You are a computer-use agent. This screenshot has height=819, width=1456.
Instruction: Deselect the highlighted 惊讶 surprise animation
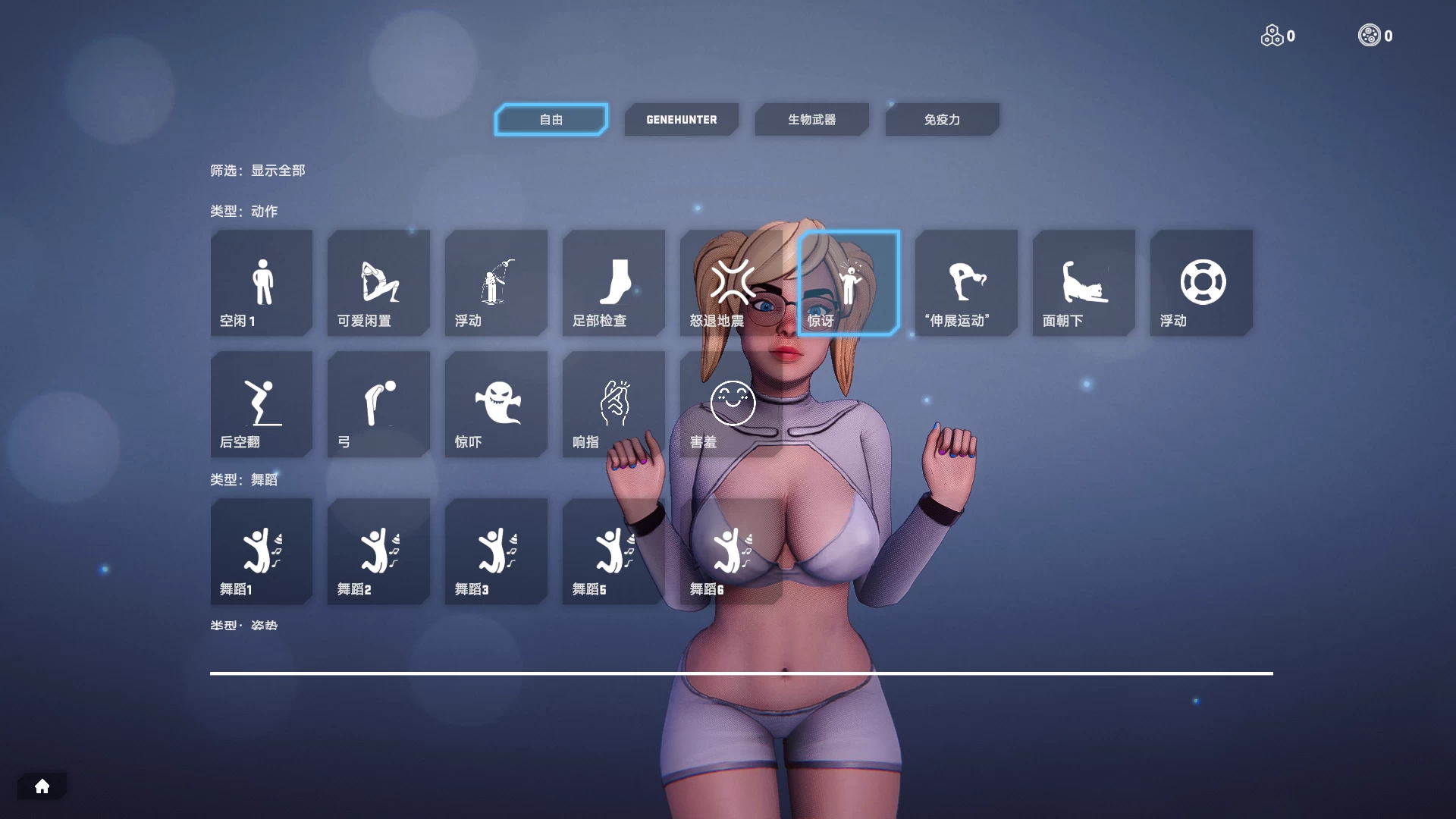coord(849,283)
